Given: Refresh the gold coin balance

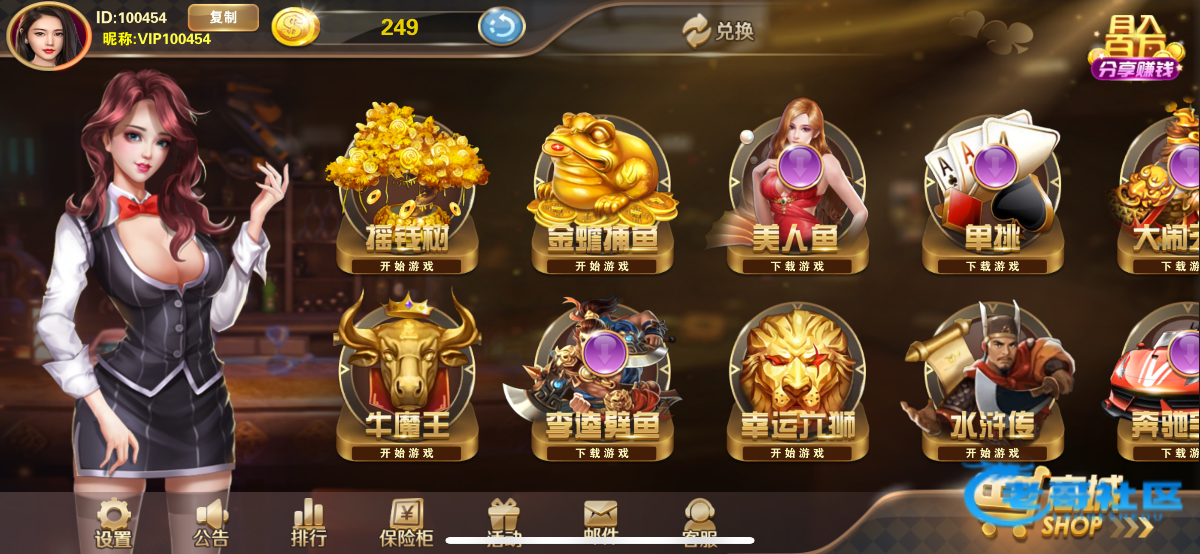Looking at the screenshot, I should 501,27.
